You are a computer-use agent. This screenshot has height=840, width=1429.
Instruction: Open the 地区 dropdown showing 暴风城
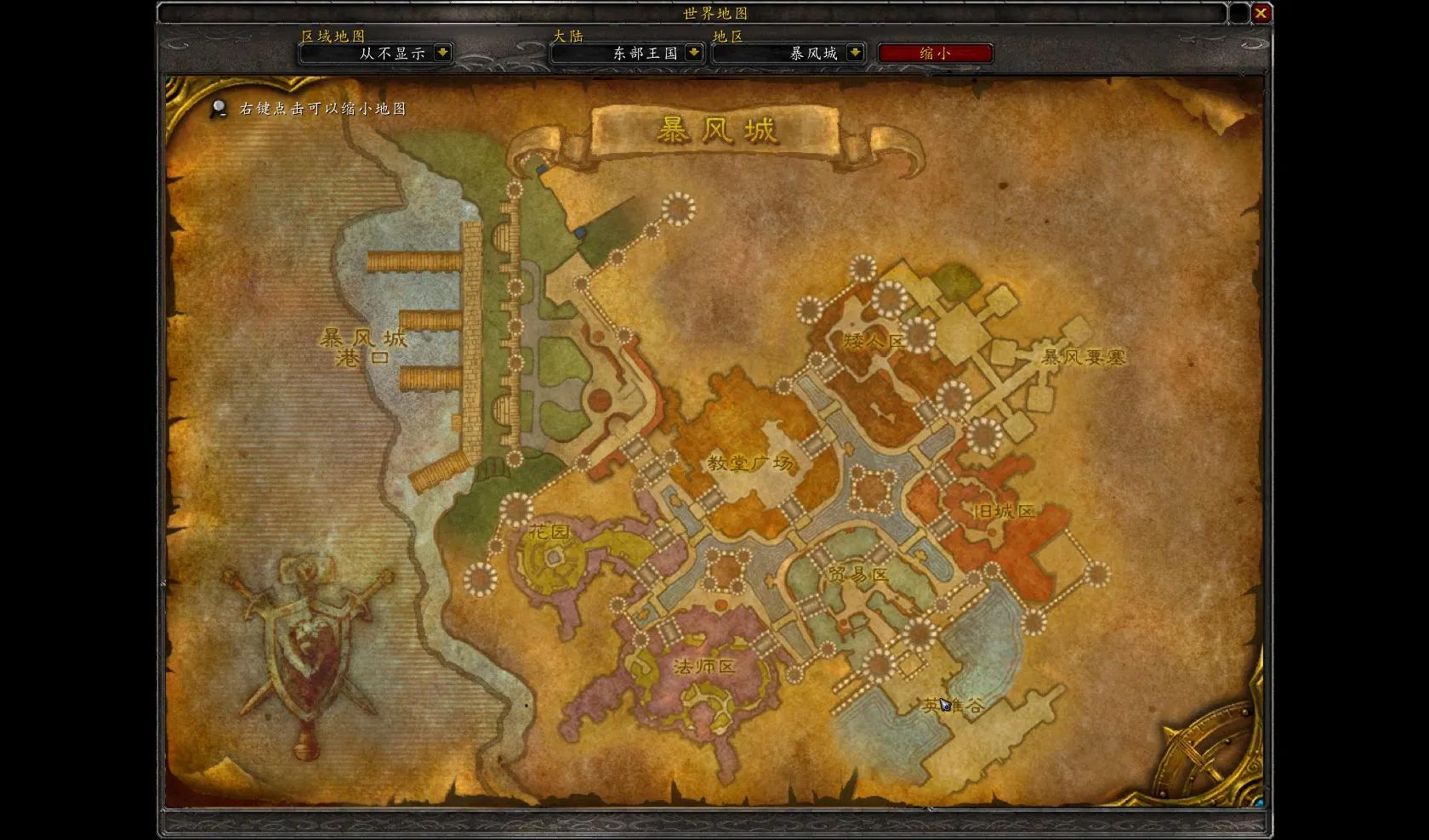click(789, 53)
